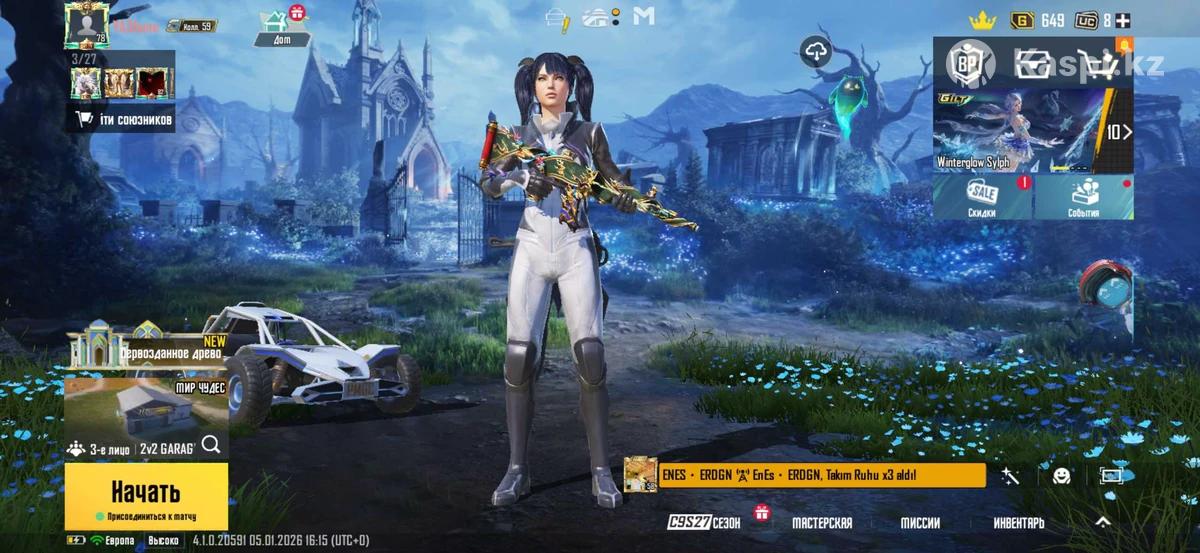The height and width of the screenshot is (553, 1200).
Task: Open the shopping cart shop
Action: [1102, 64]
